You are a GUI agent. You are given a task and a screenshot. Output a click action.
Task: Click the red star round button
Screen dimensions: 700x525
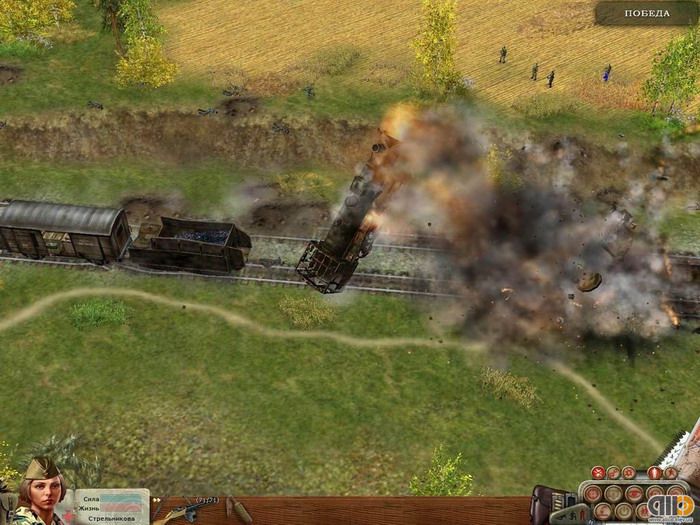pos(671,472)
